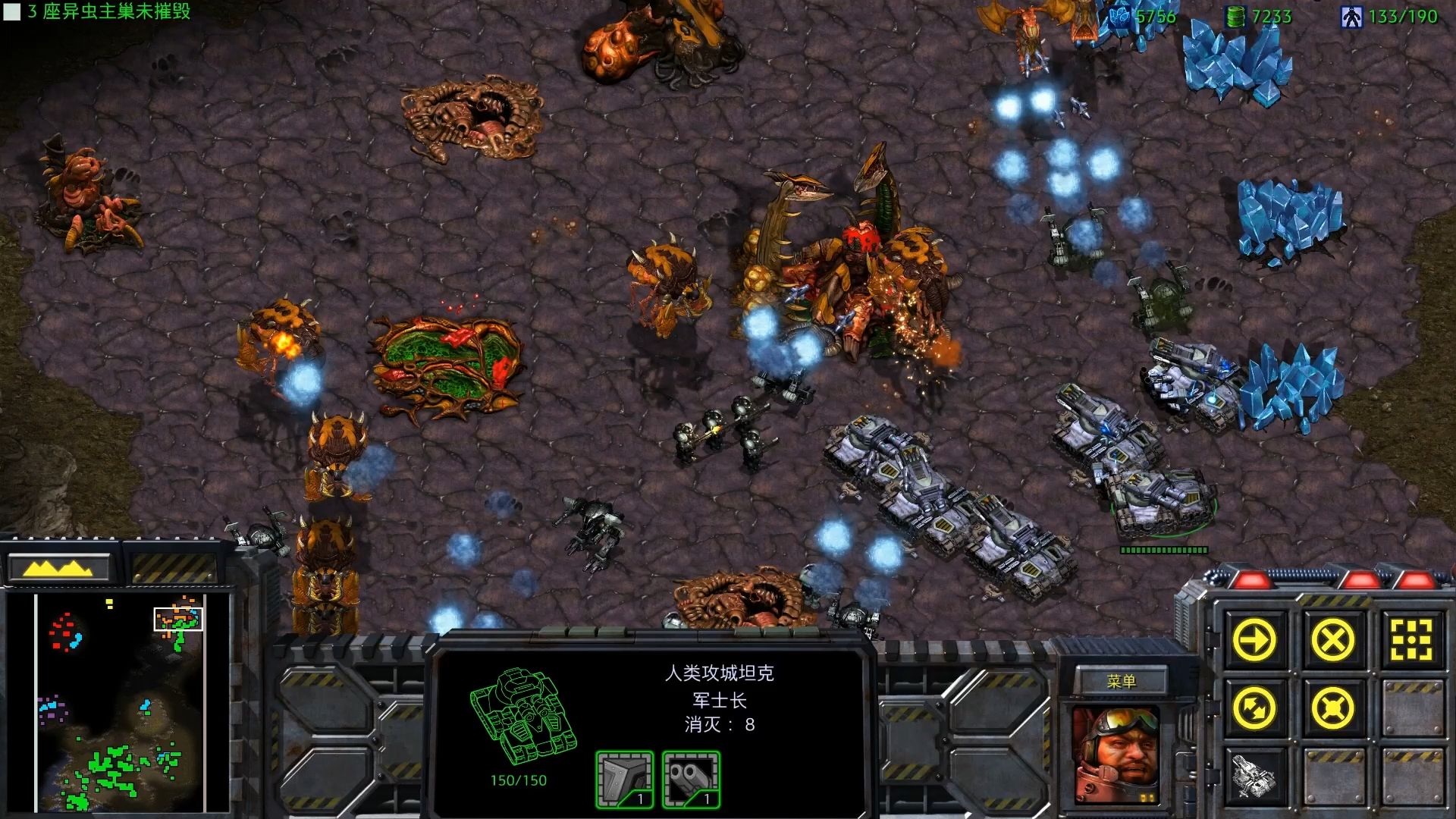Click the green siege tank wireframe
The width and height of the screenshot is (1456, 819).
click(x=522, y=717)
